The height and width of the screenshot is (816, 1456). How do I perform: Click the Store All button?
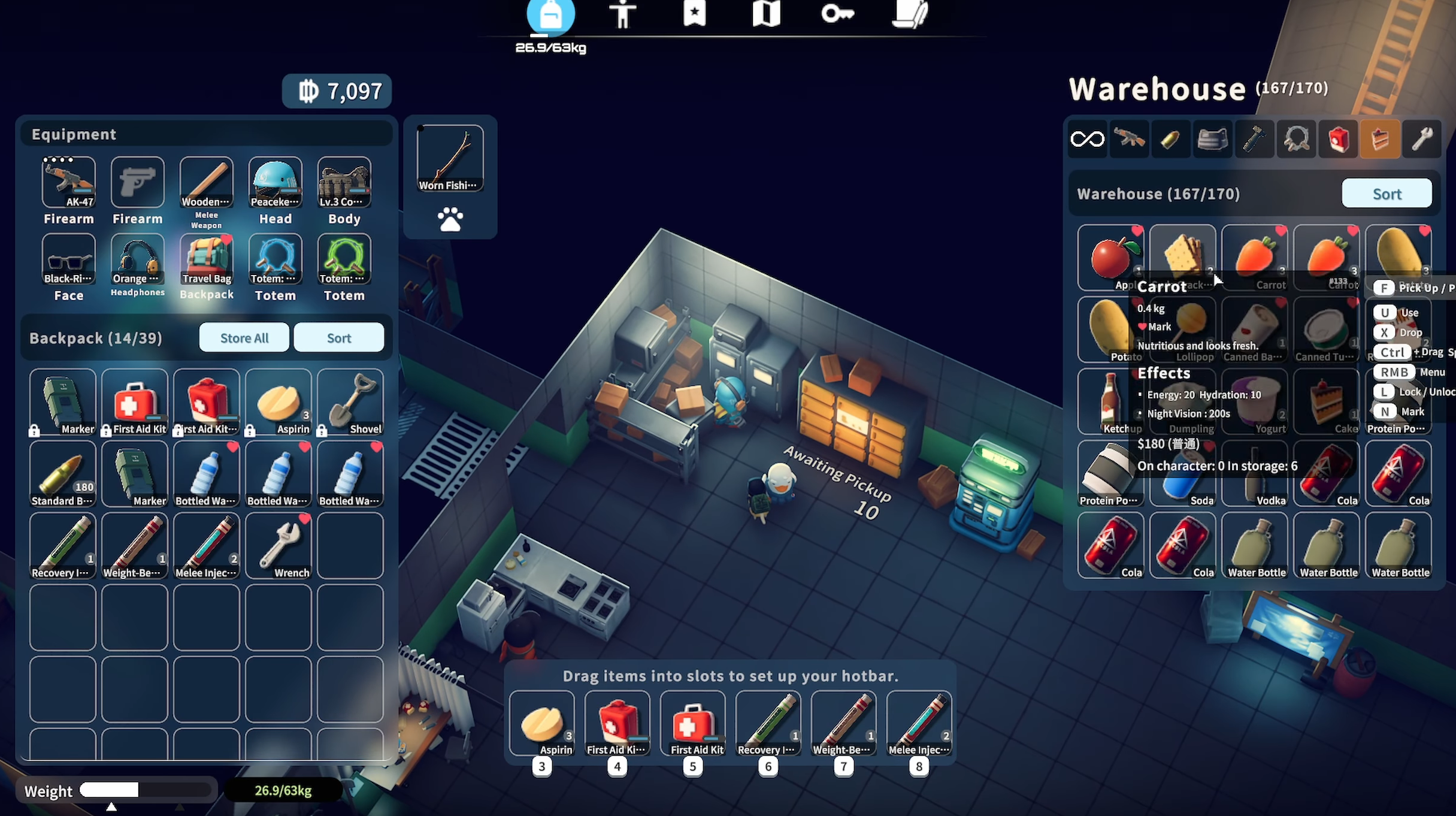[x=244, y=338]
